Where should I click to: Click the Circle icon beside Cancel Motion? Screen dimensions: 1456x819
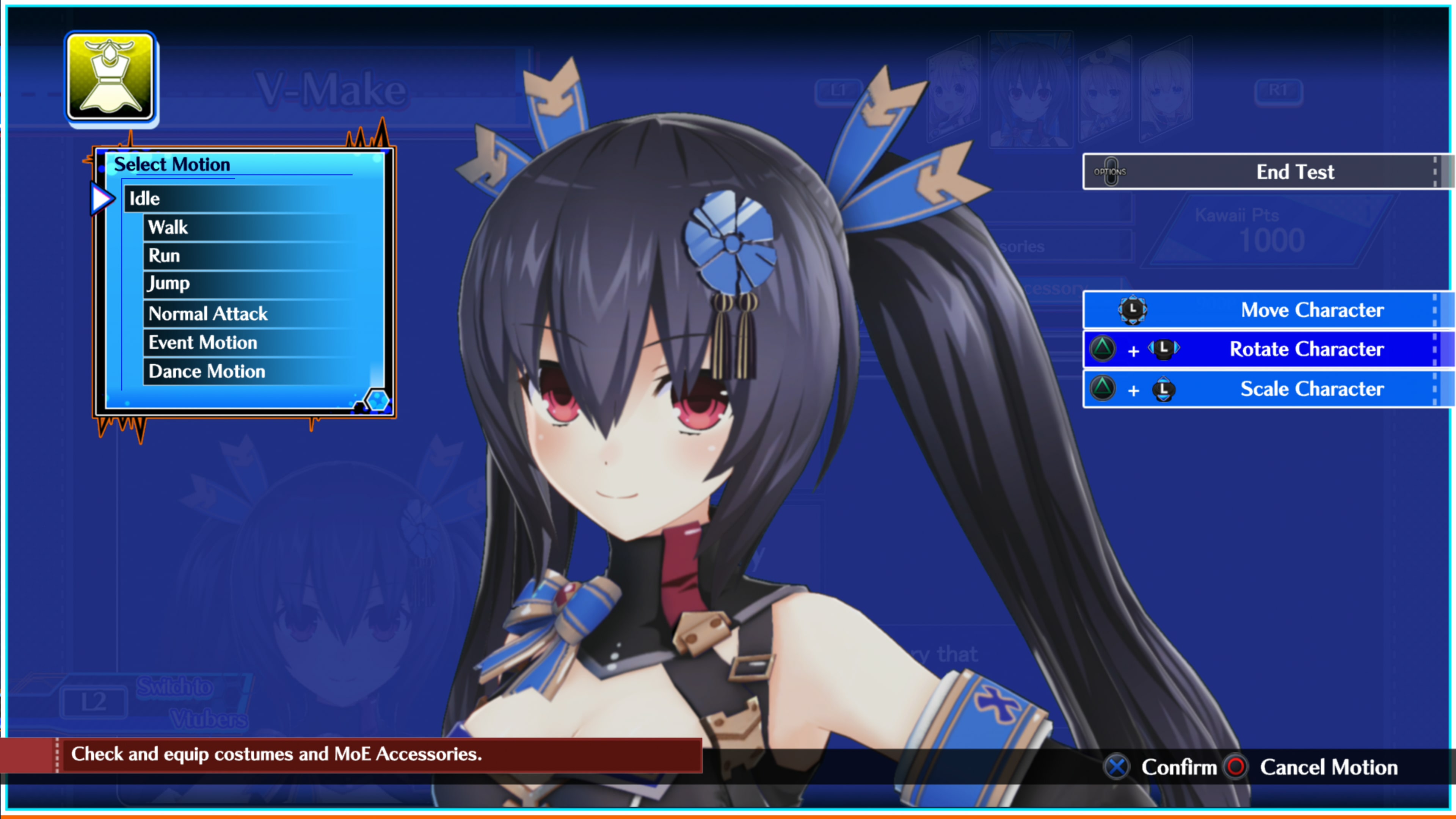click(x=1236, y=767)
